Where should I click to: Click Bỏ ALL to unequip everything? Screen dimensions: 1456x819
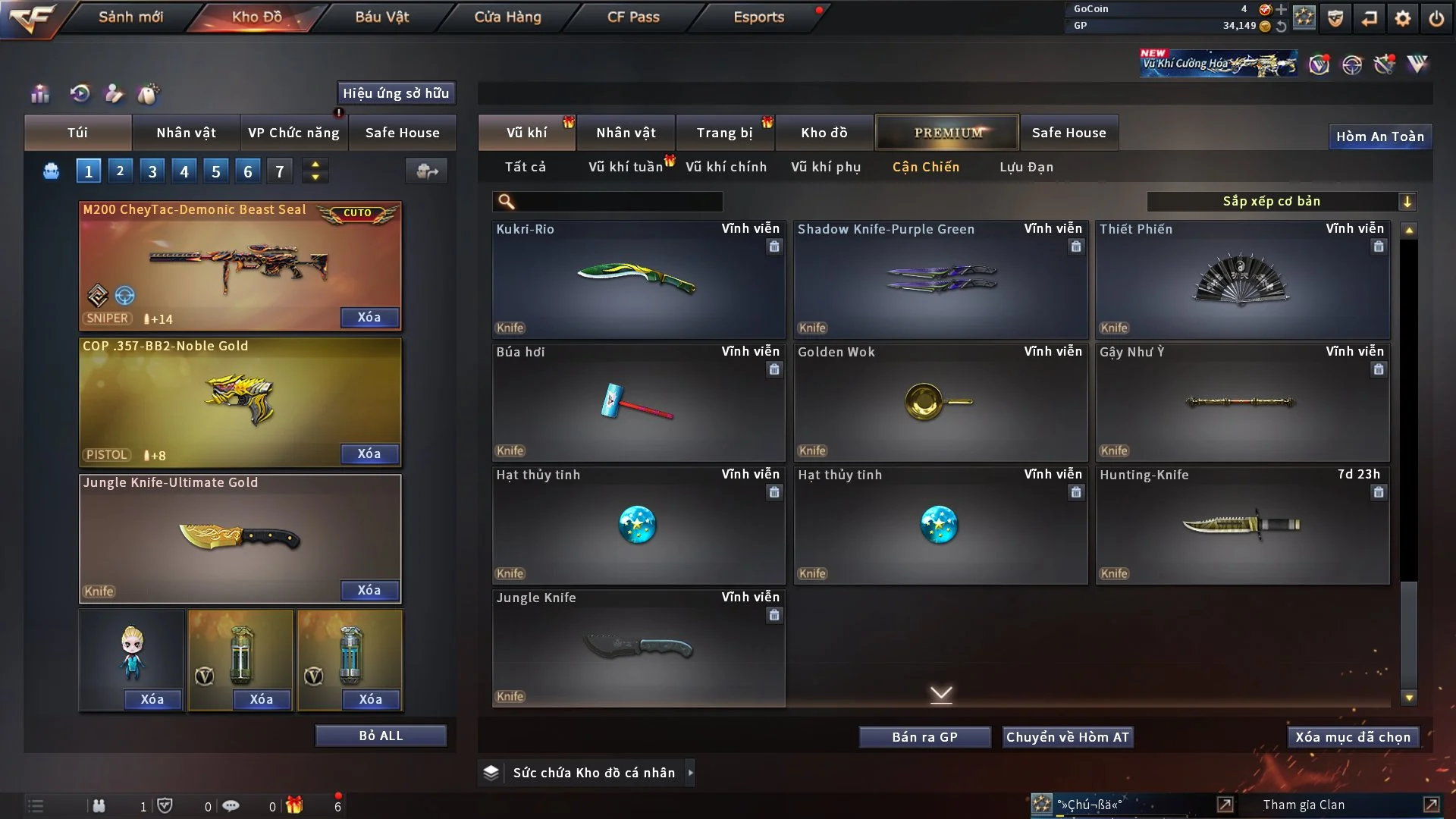click(381, 736)
